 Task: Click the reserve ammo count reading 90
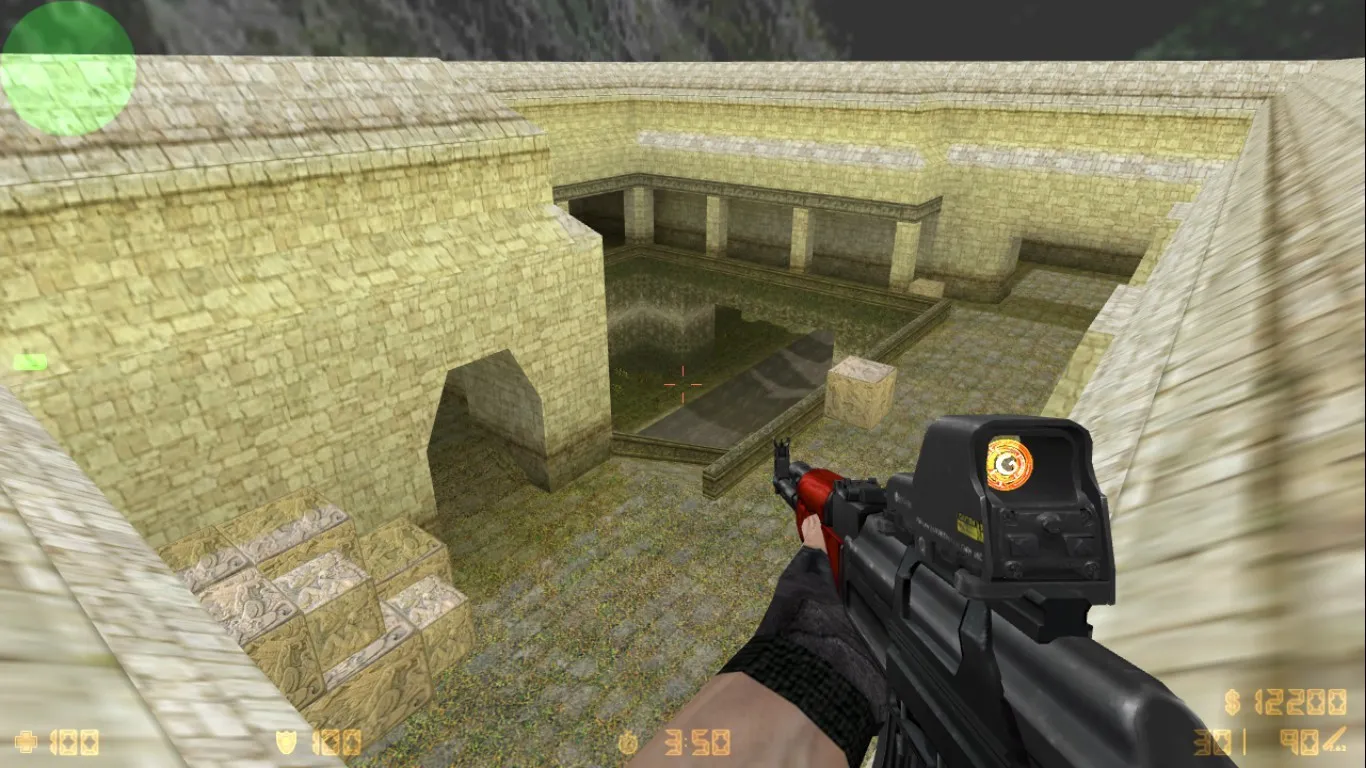point(1300,740)
